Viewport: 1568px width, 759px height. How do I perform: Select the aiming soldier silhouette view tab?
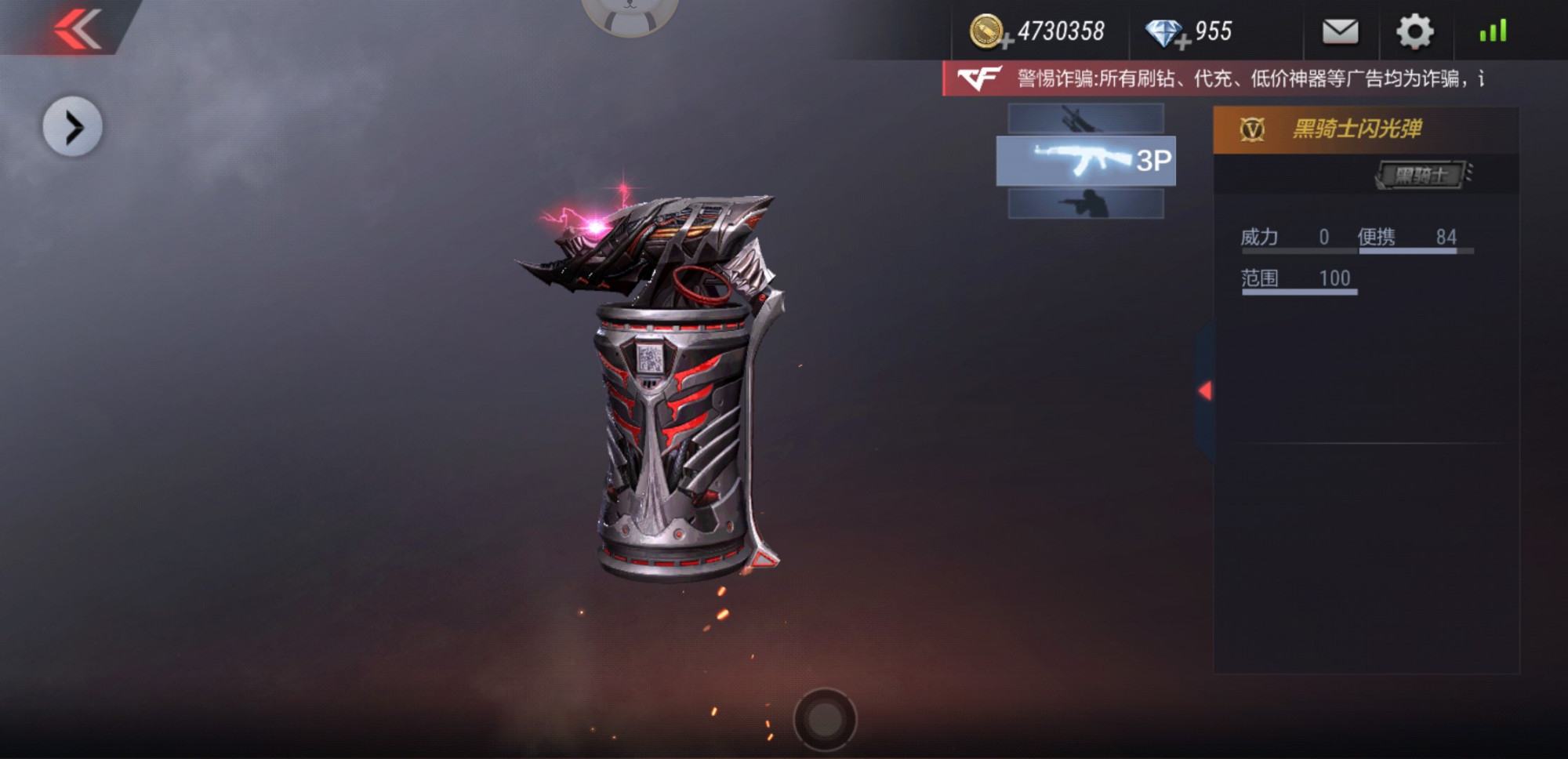[x=1085, y=204]
